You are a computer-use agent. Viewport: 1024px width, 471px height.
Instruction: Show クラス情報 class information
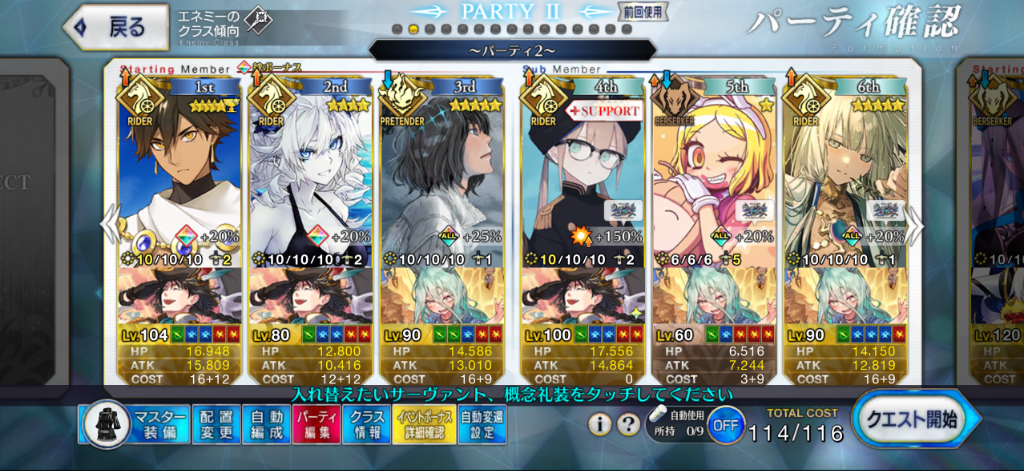click(366, 424)
